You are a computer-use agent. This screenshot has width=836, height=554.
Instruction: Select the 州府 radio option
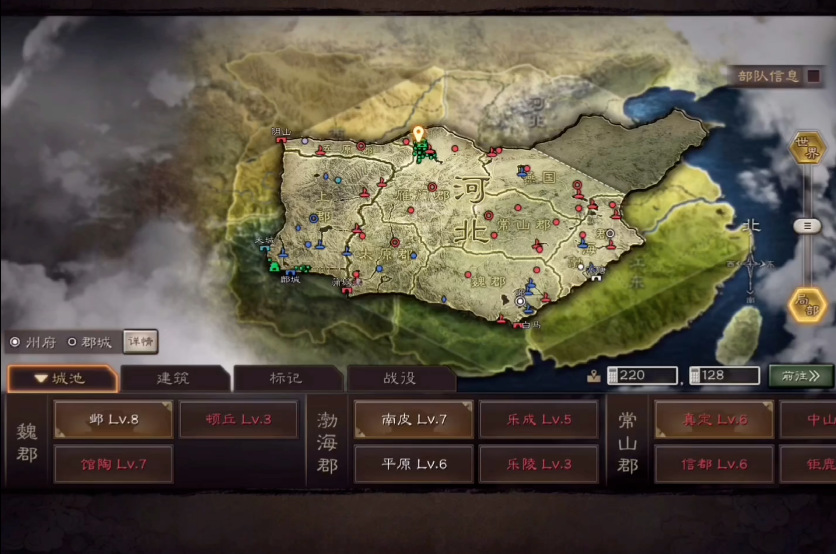point(15,341)
